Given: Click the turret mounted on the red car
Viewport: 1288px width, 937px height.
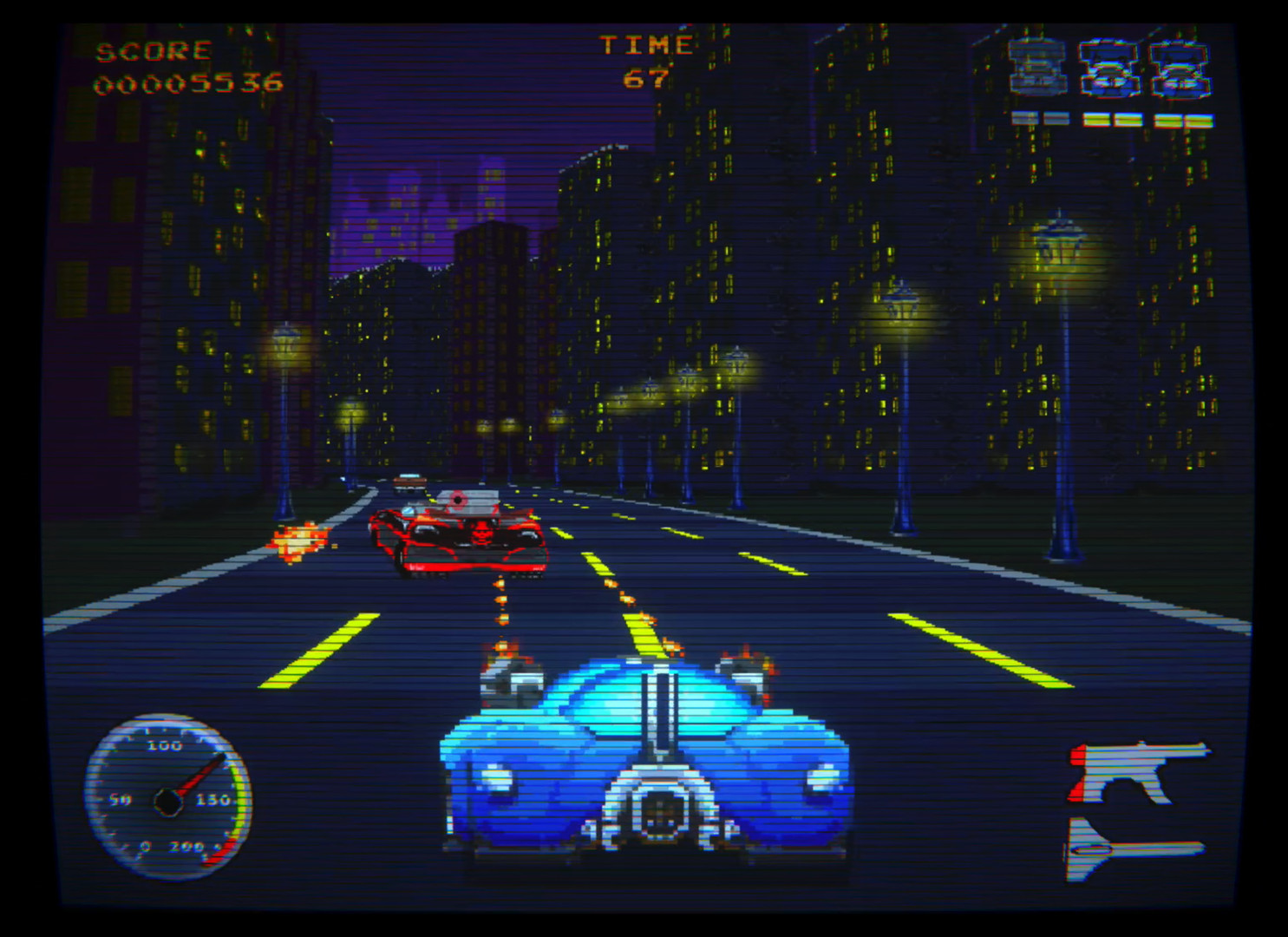Looking at the screenshot, I should [458, 501].
